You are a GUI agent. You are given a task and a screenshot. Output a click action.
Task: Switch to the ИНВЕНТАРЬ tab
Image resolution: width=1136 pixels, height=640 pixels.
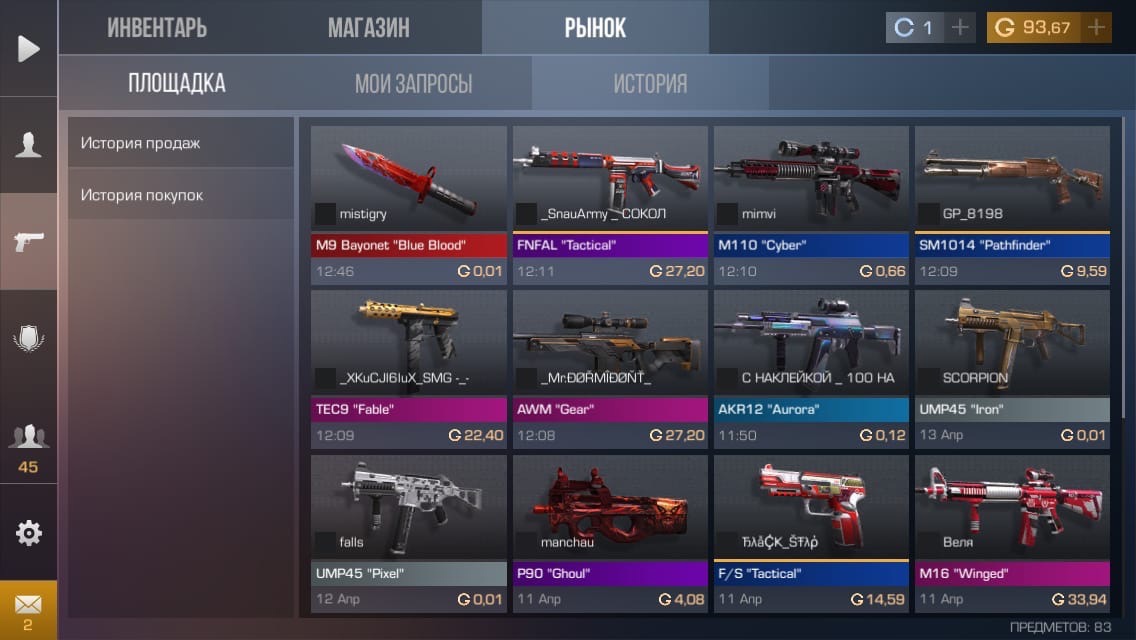(157, 28)
